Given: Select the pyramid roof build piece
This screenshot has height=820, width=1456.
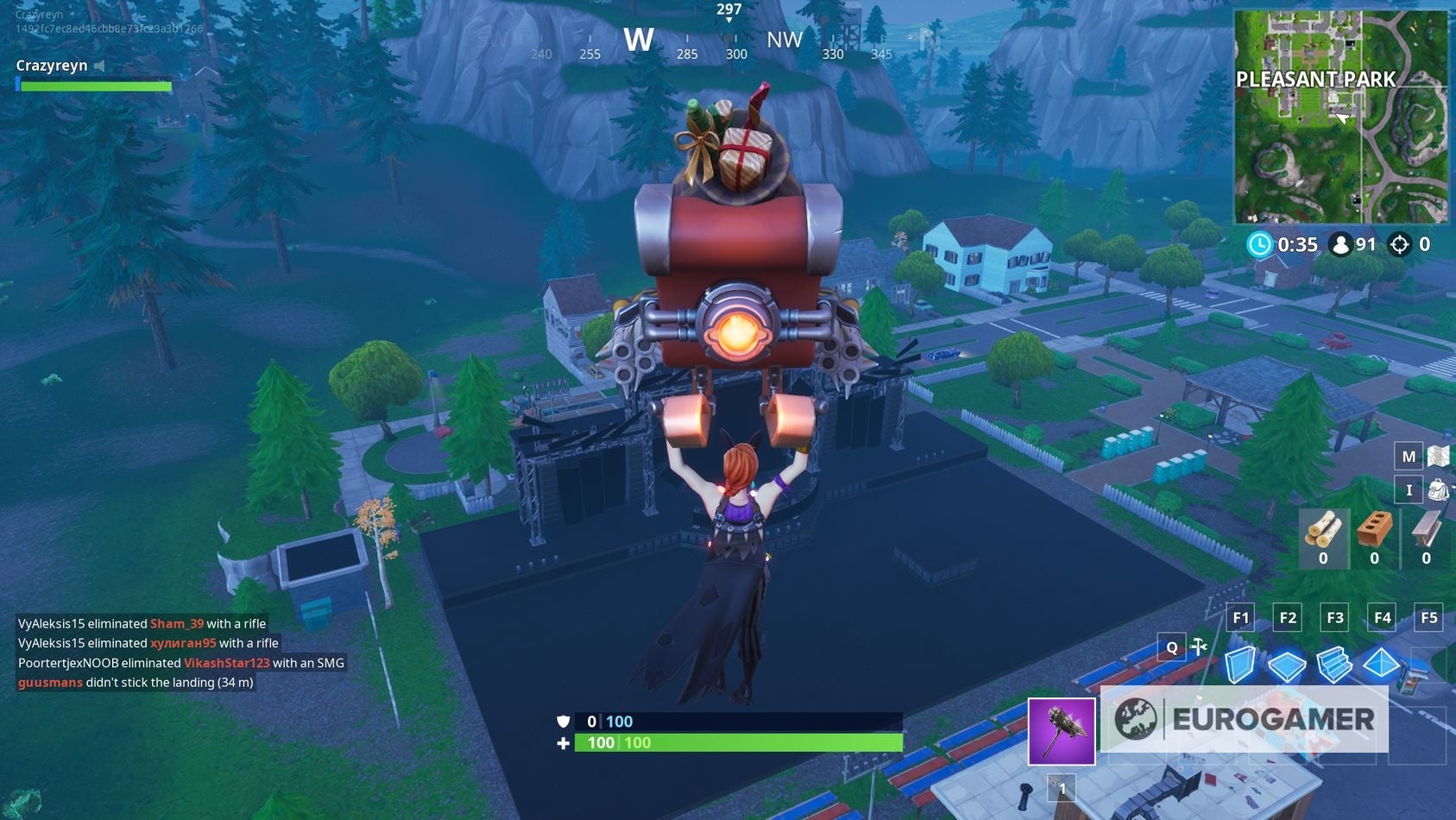Looking at the screenshot, I should click(1383, 665).
